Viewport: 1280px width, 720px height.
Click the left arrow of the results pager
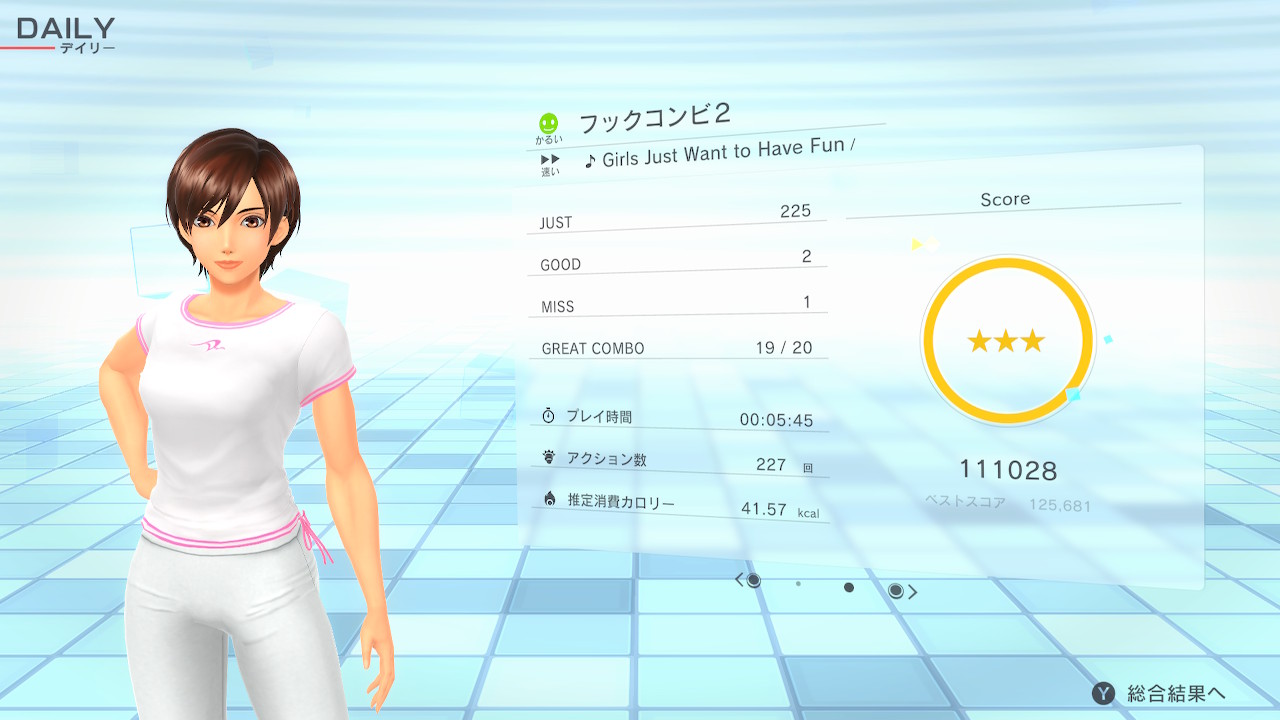pos(739,580)
